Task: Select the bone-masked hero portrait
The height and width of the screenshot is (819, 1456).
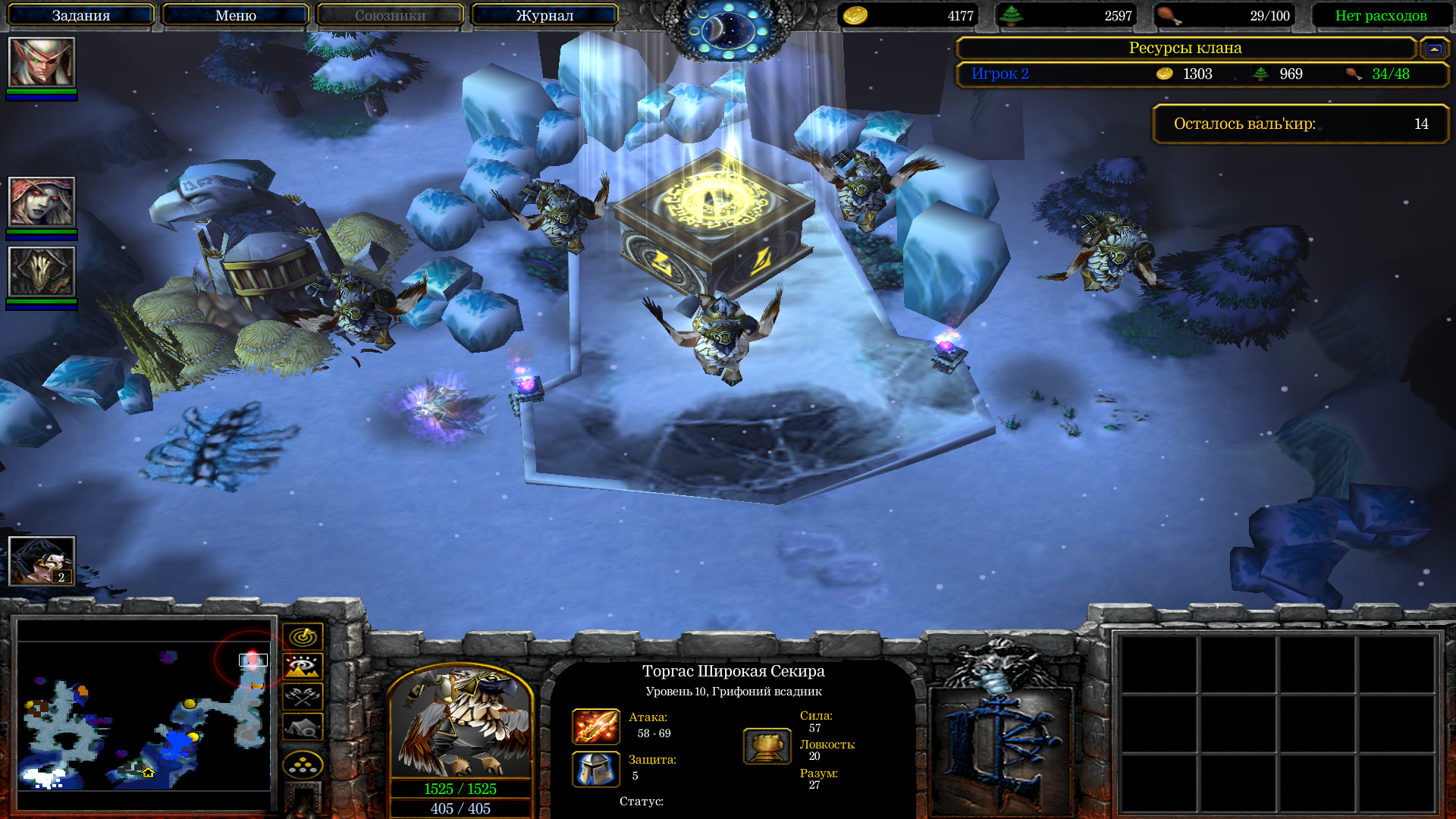Action: pos(42,271)
